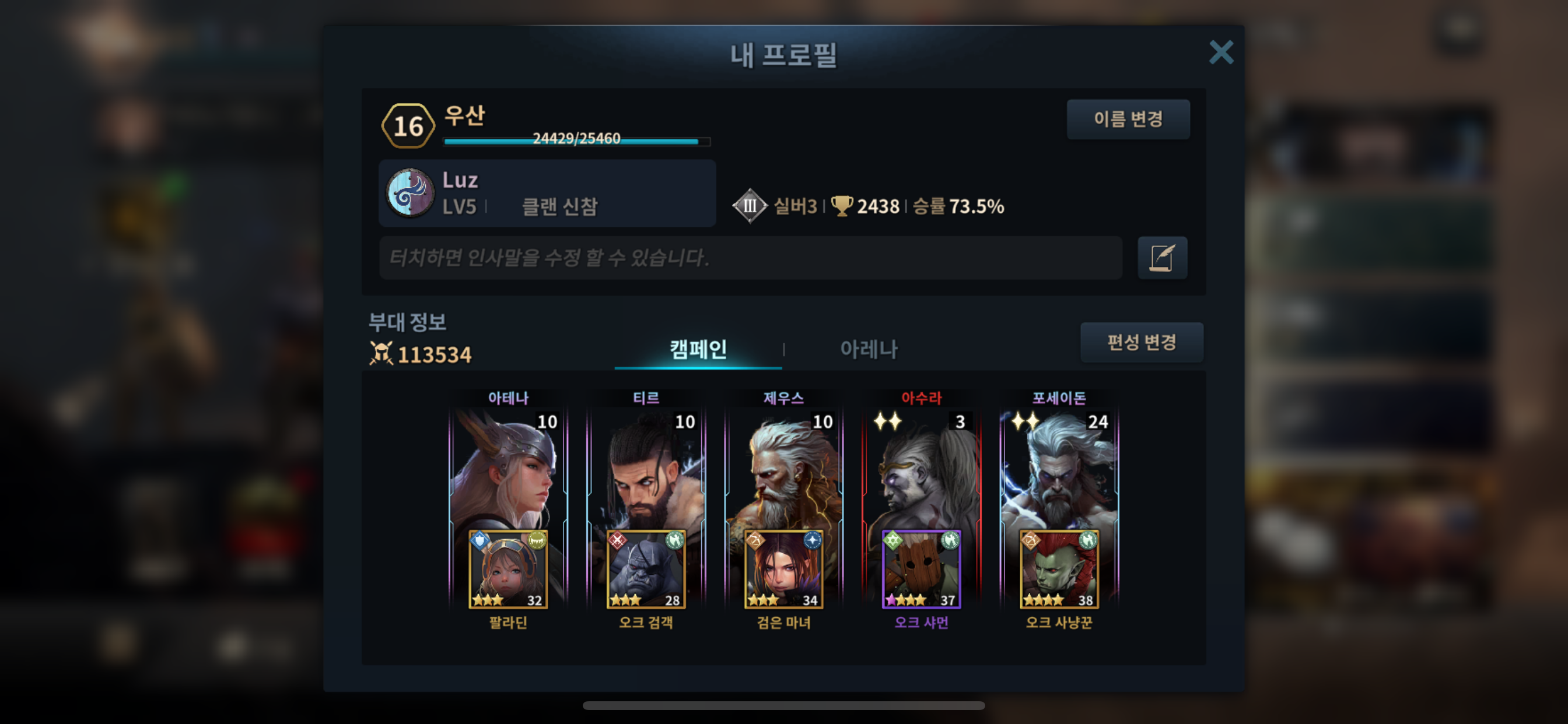Open the 검은 마녀 unit portrait

(x=783, y=570)
